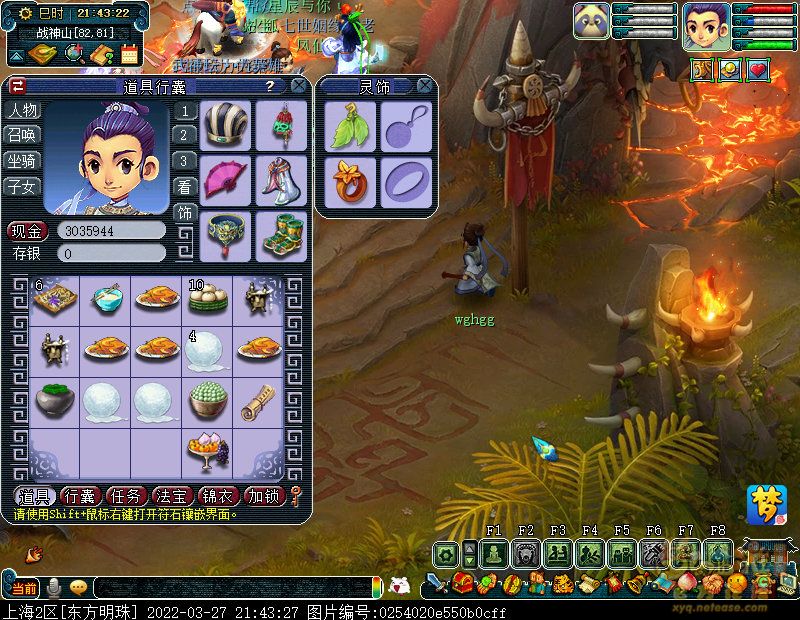The width and height of the screenshot is (800, 620).
Task: Show the 子女 children view
Action: 22,186
